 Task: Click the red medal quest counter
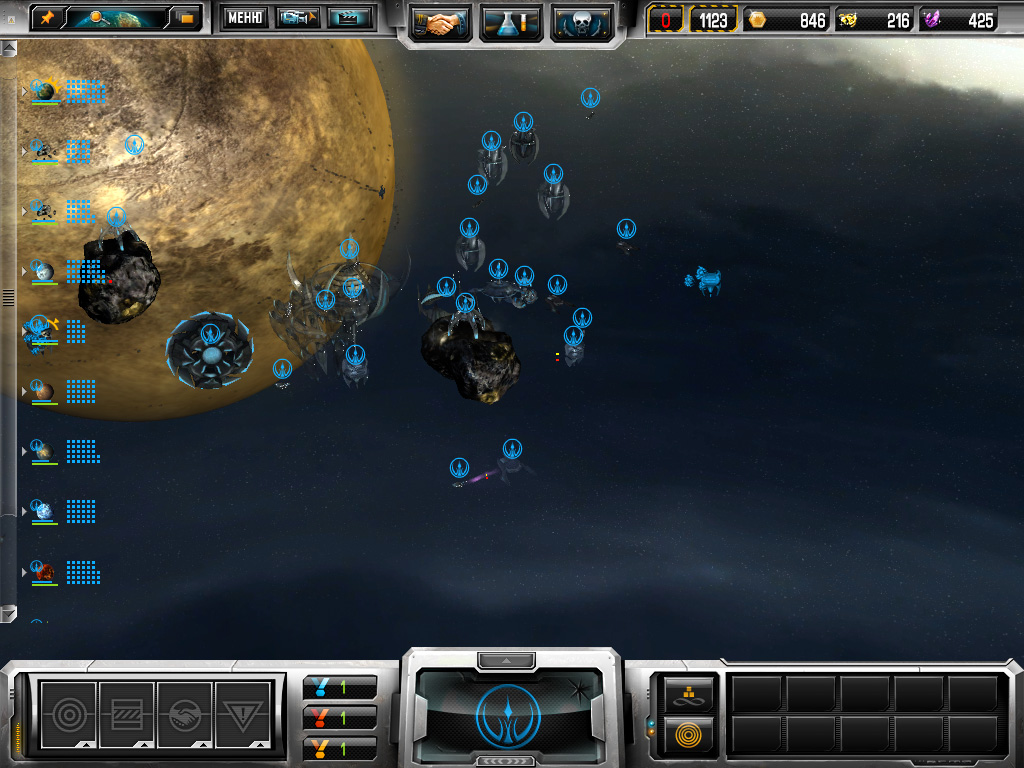click(x=340, y=717)
